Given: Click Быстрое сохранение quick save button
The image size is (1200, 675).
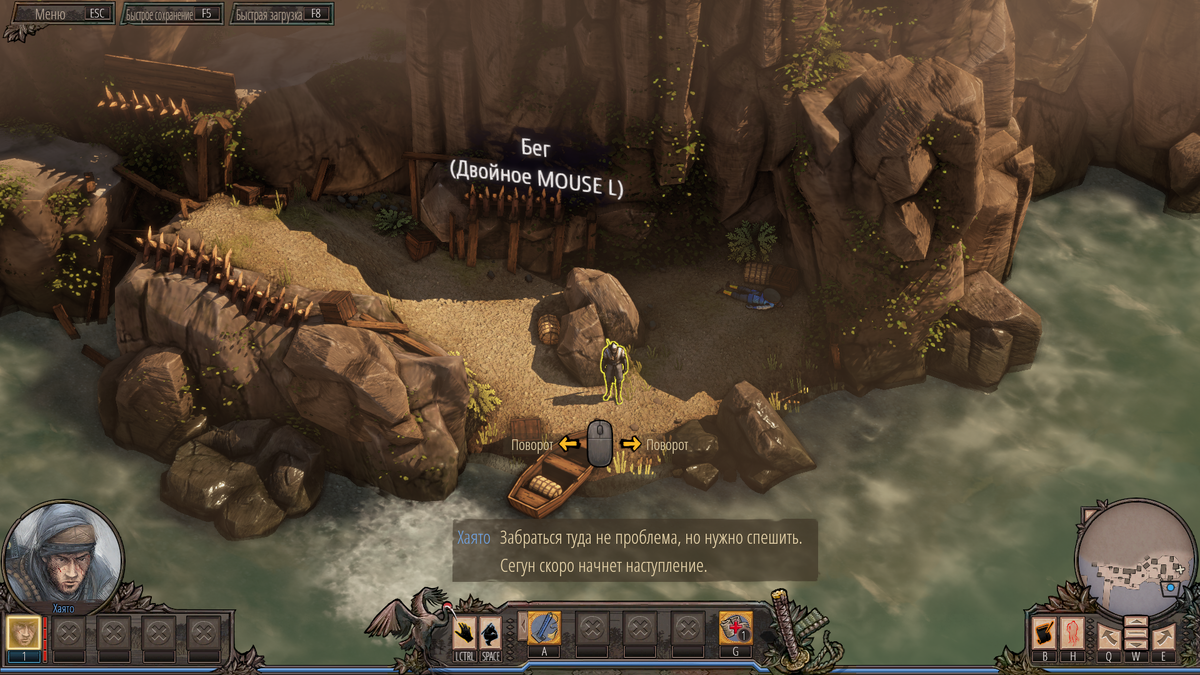Looking at the screenshot, I should pyautogui.click(x=171, y=14).
